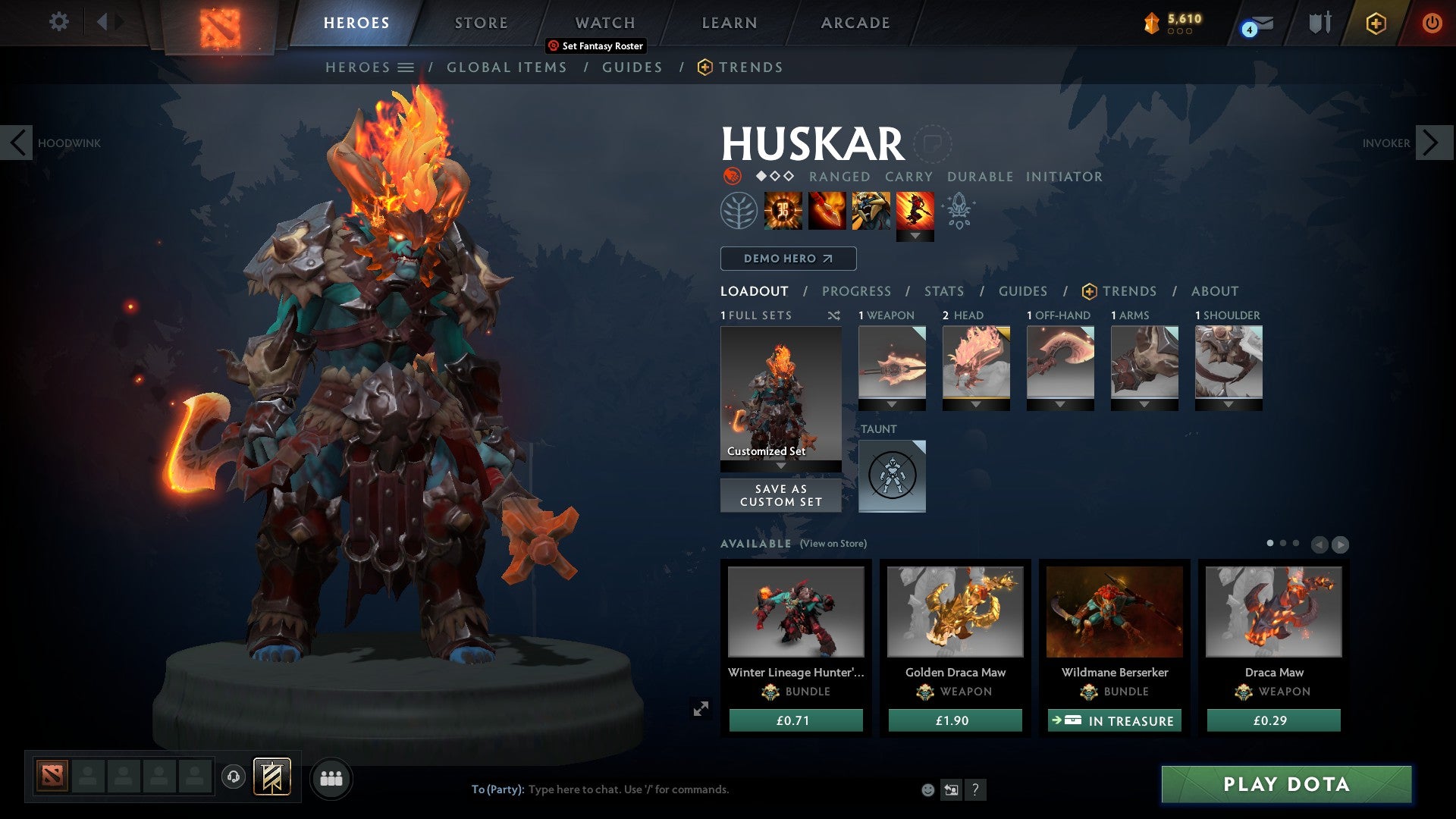
Task: Click the Dota Plus hexagon icon
Action: click(x=1375, y=24)
